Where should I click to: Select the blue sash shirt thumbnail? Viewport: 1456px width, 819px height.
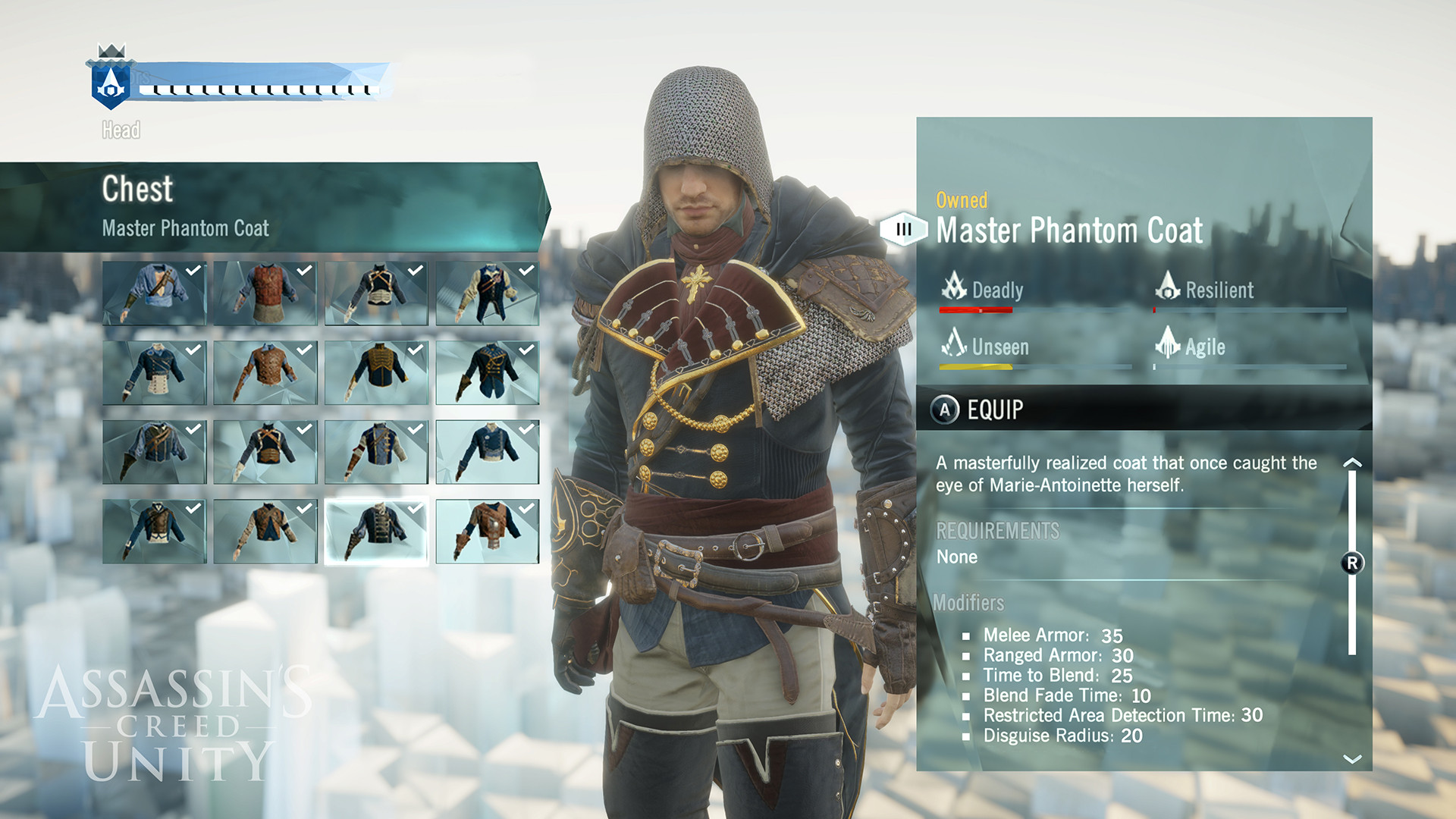click(x=154, y=292)
